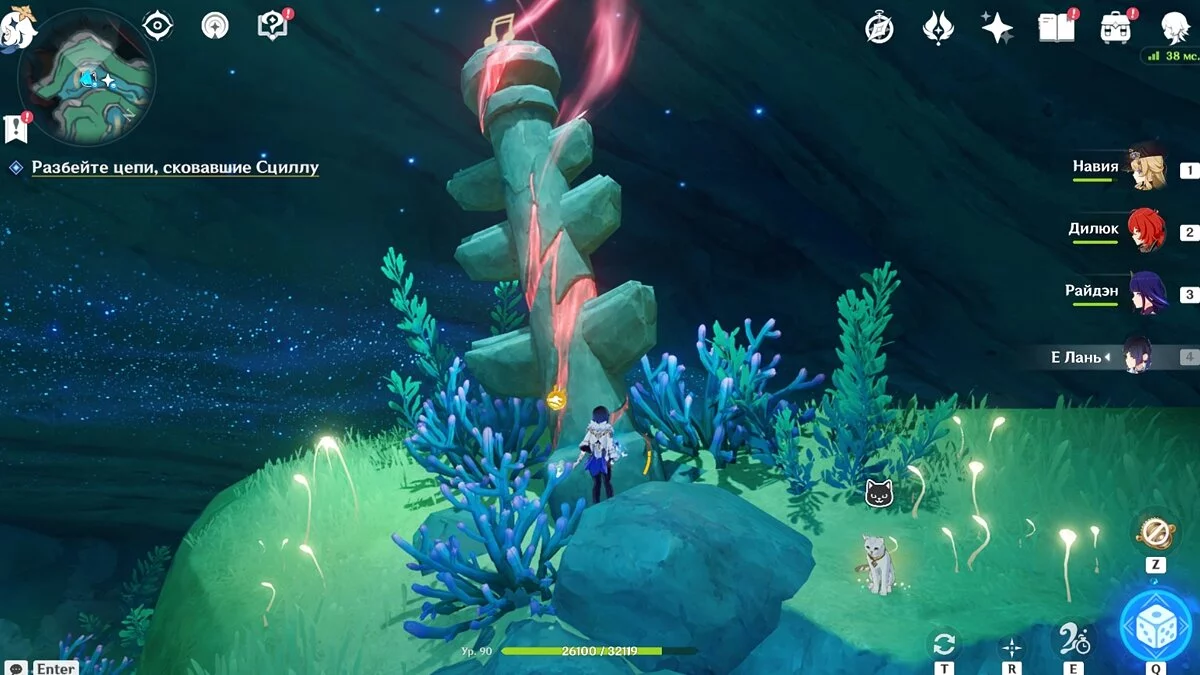Open the chat speech-bubble icon
The height and width of the screenshot is (675, 1200).
coord(16,667)
